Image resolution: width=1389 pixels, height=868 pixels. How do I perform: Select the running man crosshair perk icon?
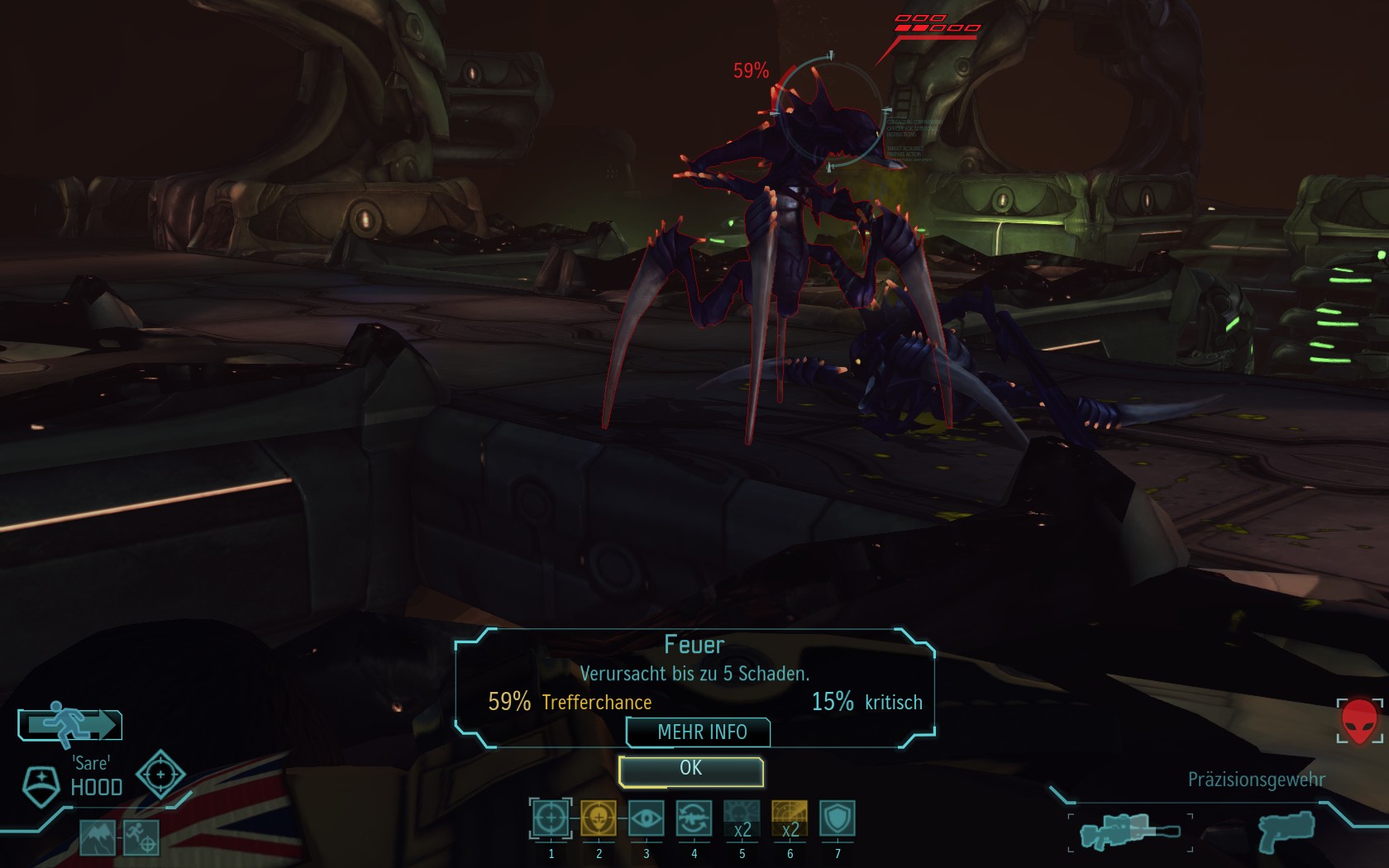click(x=141, y=838)
